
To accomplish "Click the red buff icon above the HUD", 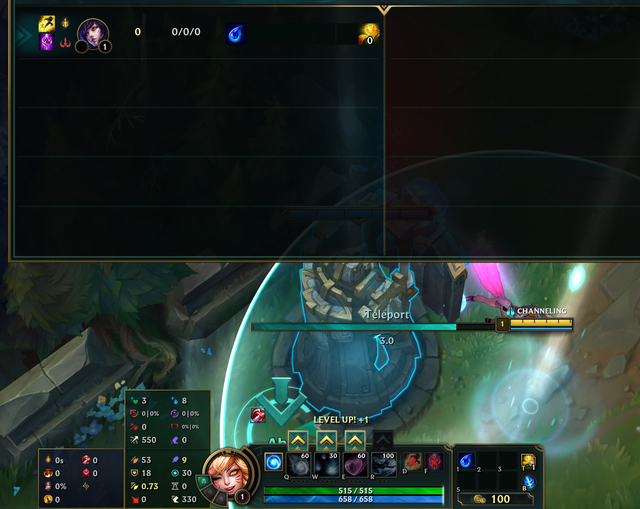I will tap(258, 415).
